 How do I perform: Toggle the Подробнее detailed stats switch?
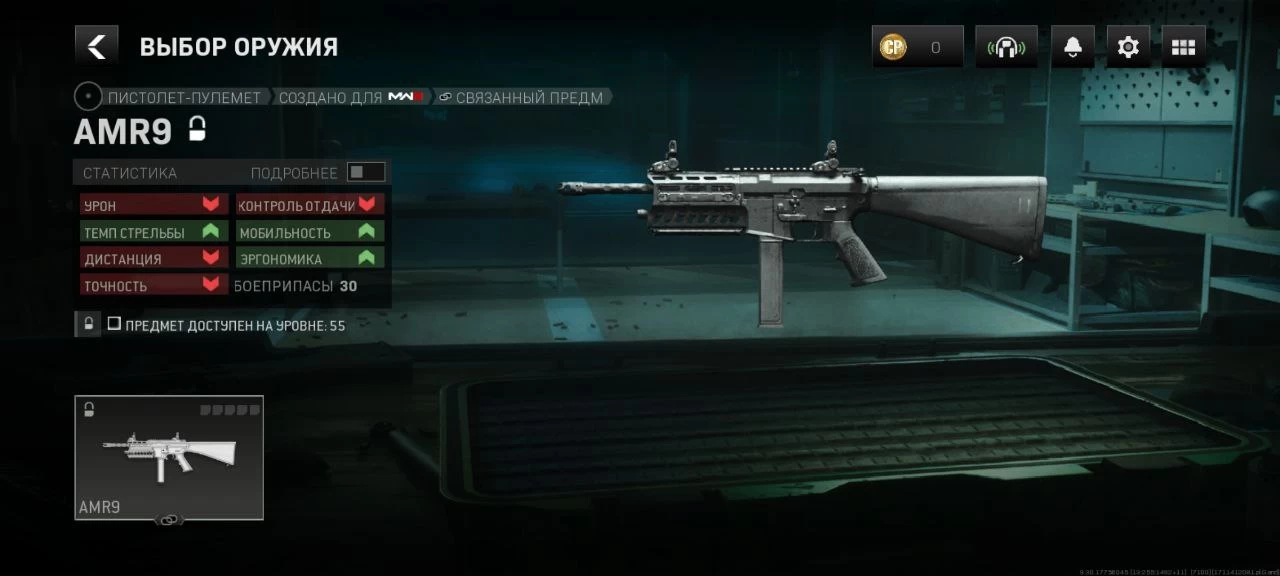[365, 172]
